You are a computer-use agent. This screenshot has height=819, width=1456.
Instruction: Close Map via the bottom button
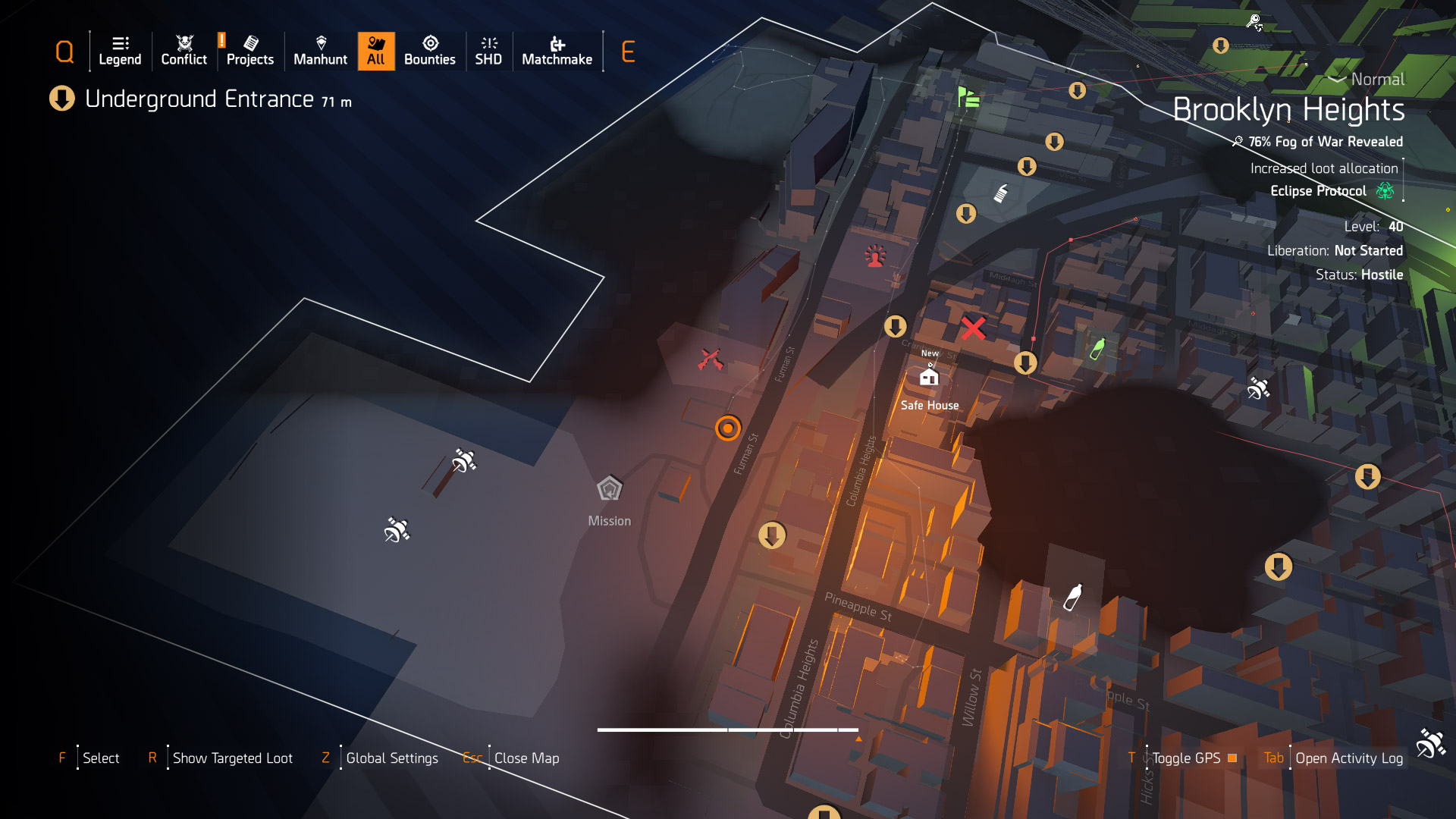(x=526, y=758)
